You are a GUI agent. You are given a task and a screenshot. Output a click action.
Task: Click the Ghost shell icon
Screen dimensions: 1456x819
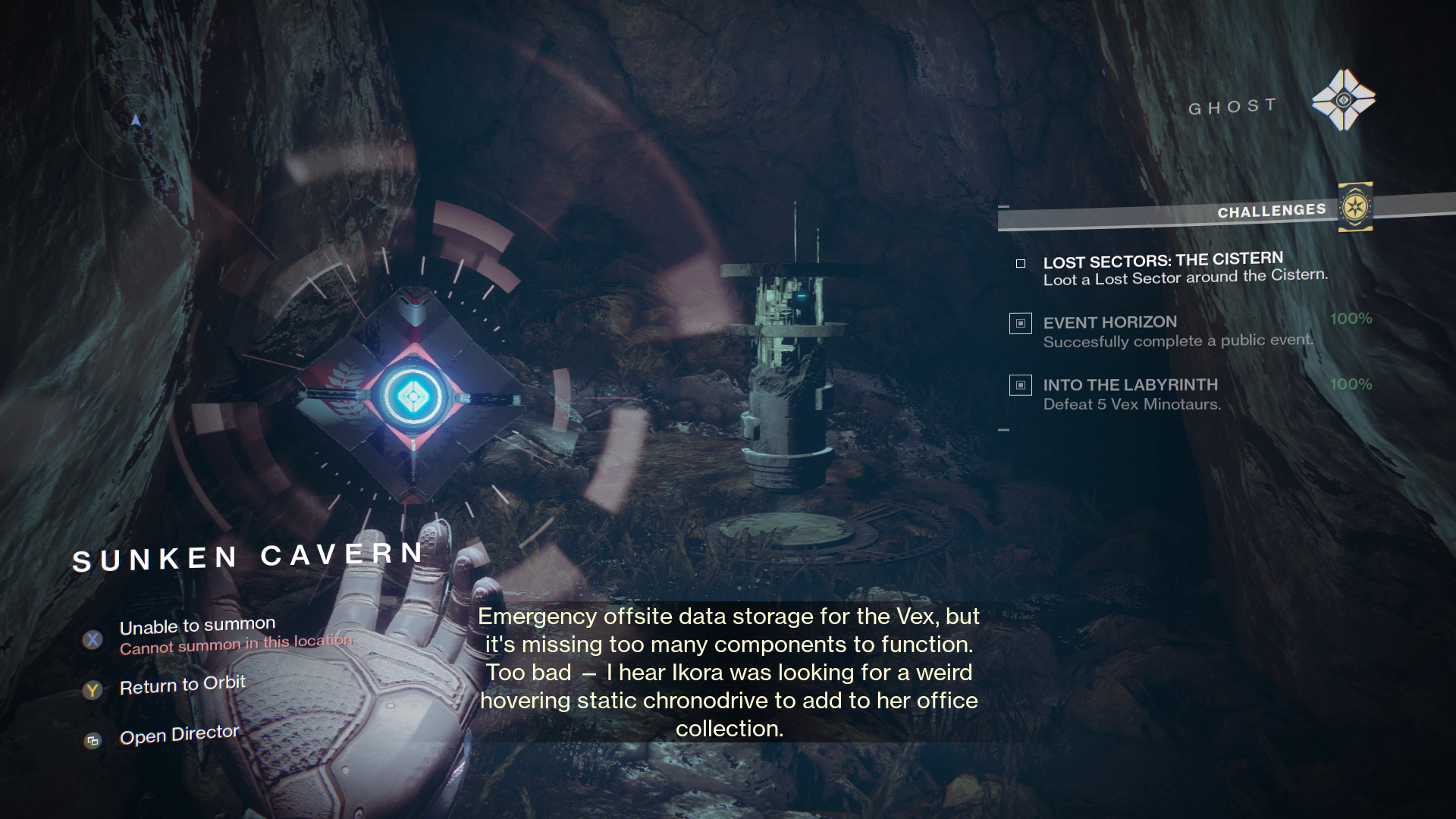[x=1343, y=100]
